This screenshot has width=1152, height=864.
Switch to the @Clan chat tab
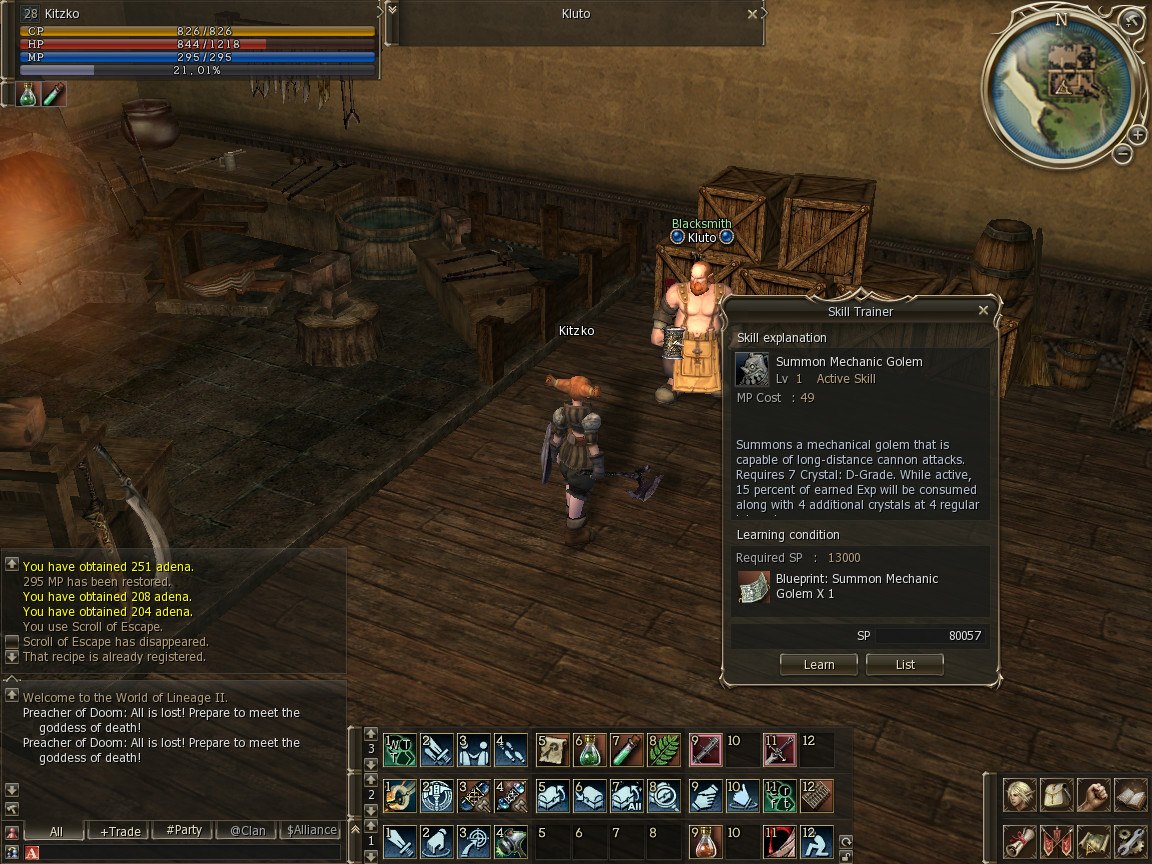click(247, 831)
